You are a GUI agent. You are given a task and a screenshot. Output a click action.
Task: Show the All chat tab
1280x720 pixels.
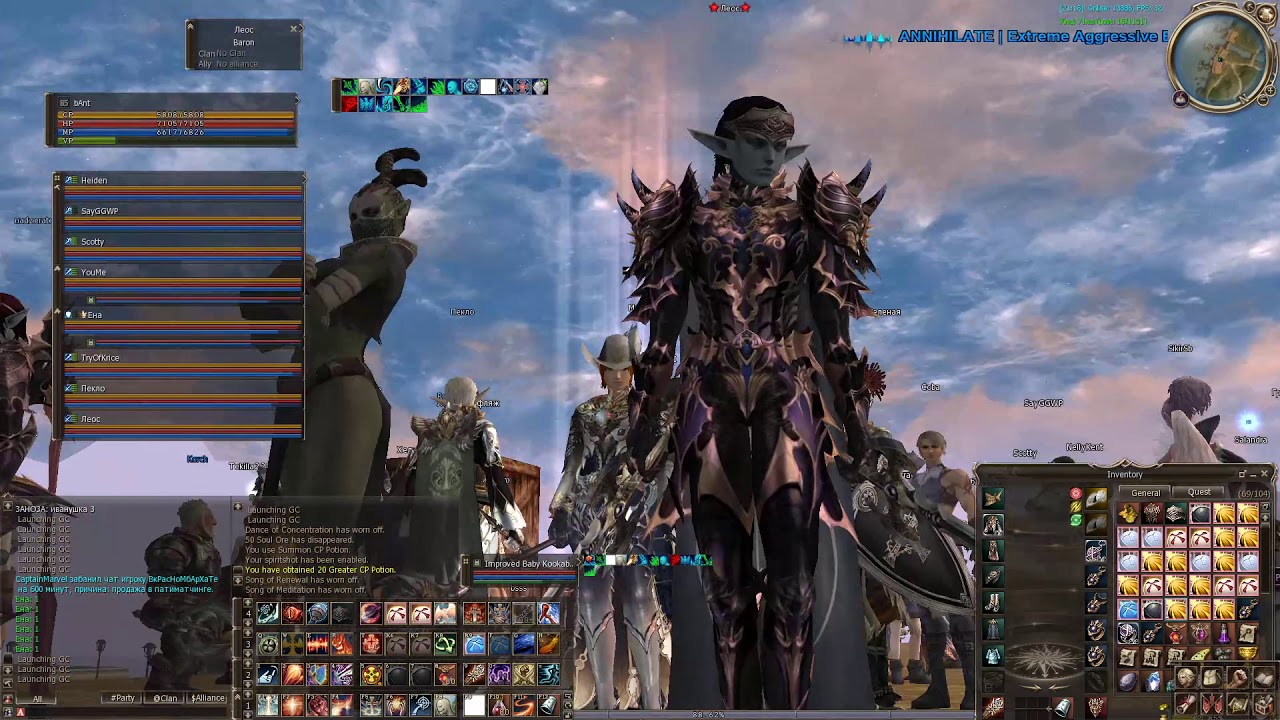38,698
